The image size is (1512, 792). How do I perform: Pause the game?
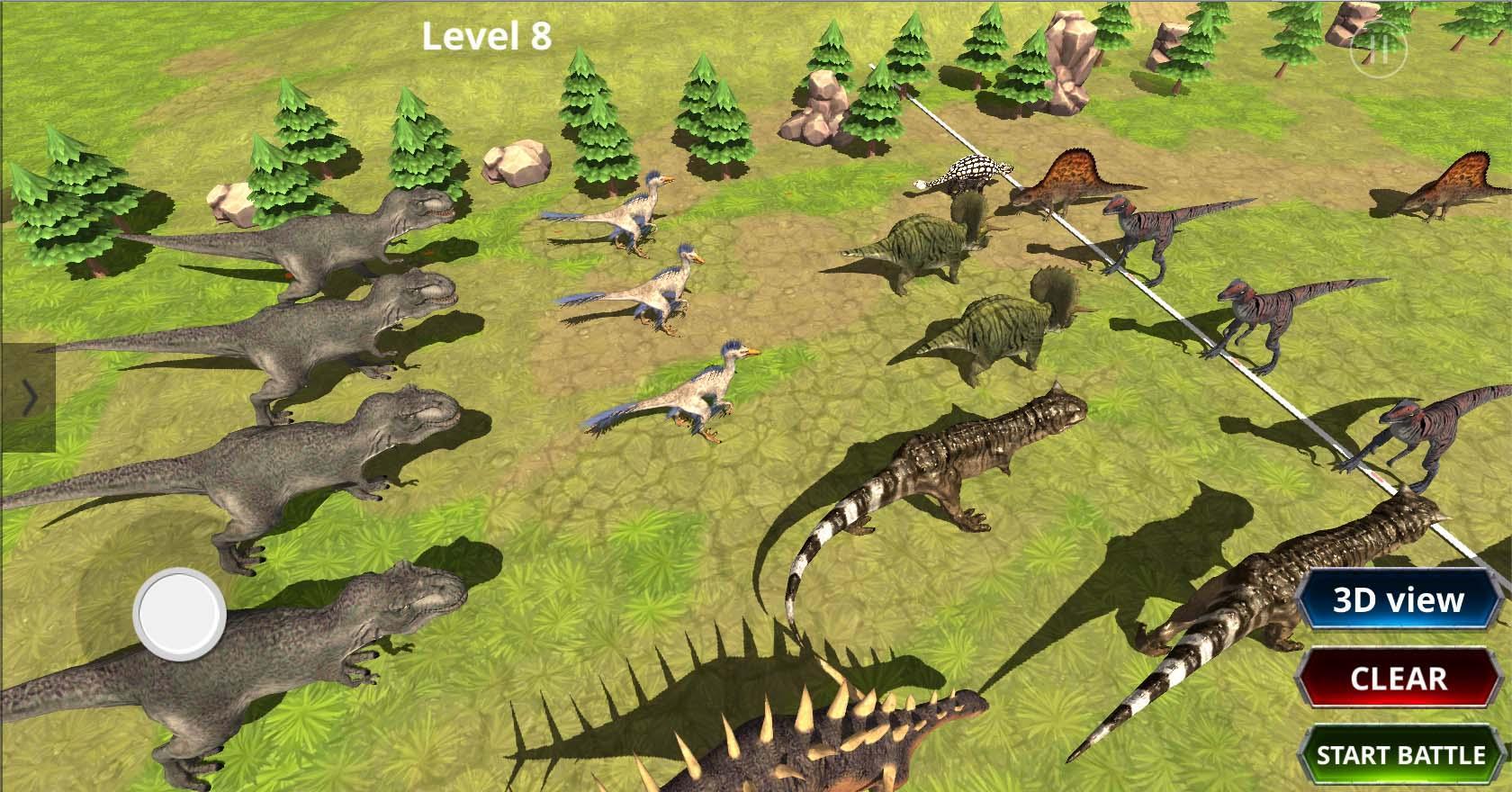pos(1378,49)
